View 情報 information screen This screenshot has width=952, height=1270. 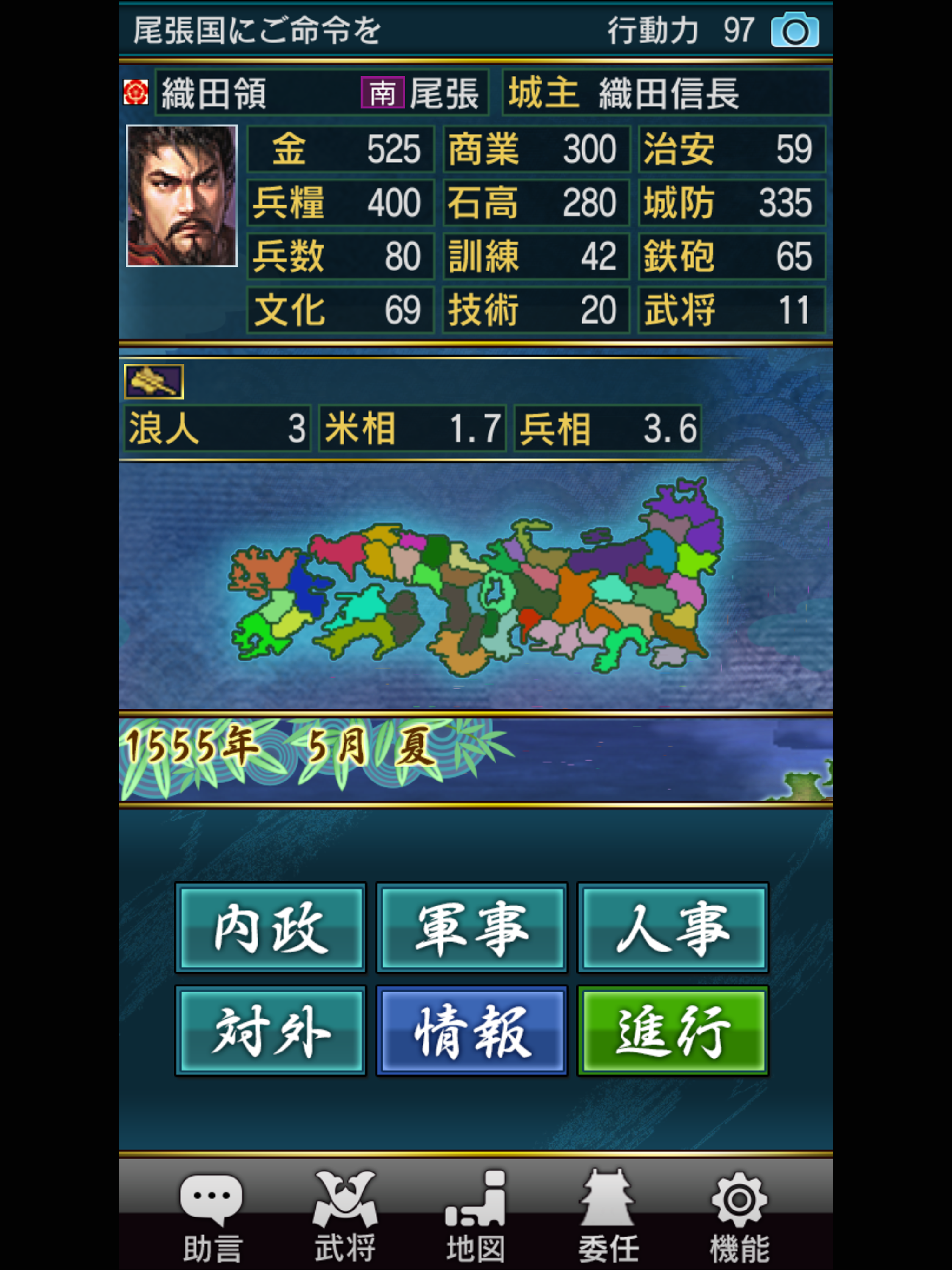pyautogui.click(x=472, y=1031)
